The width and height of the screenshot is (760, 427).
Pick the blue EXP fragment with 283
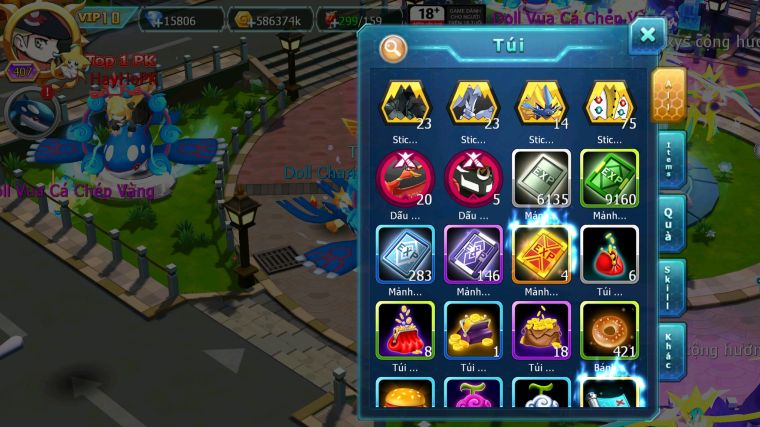[405, 254]
